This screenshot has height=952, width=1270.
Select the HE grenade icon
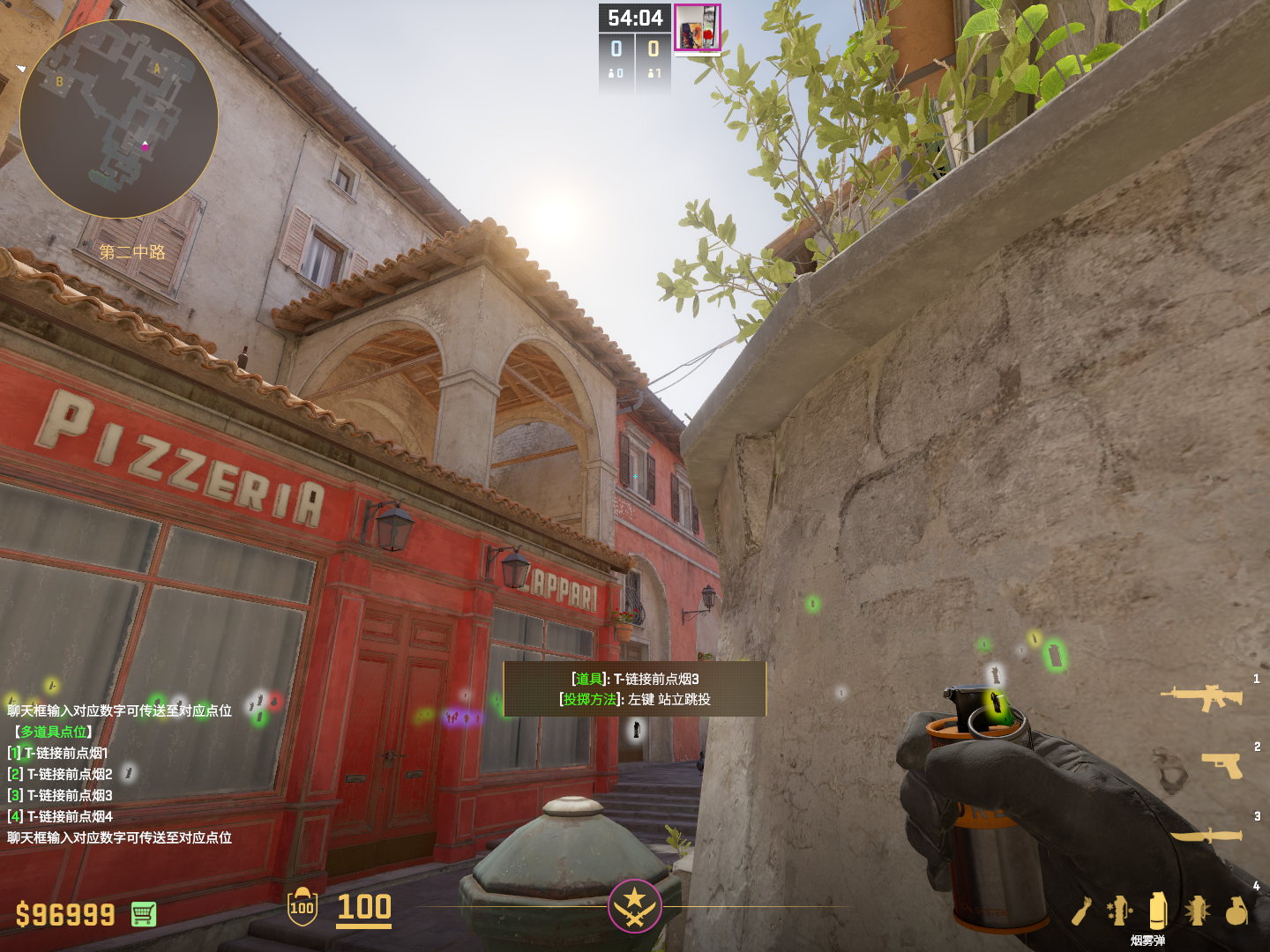click(1236, 911)
